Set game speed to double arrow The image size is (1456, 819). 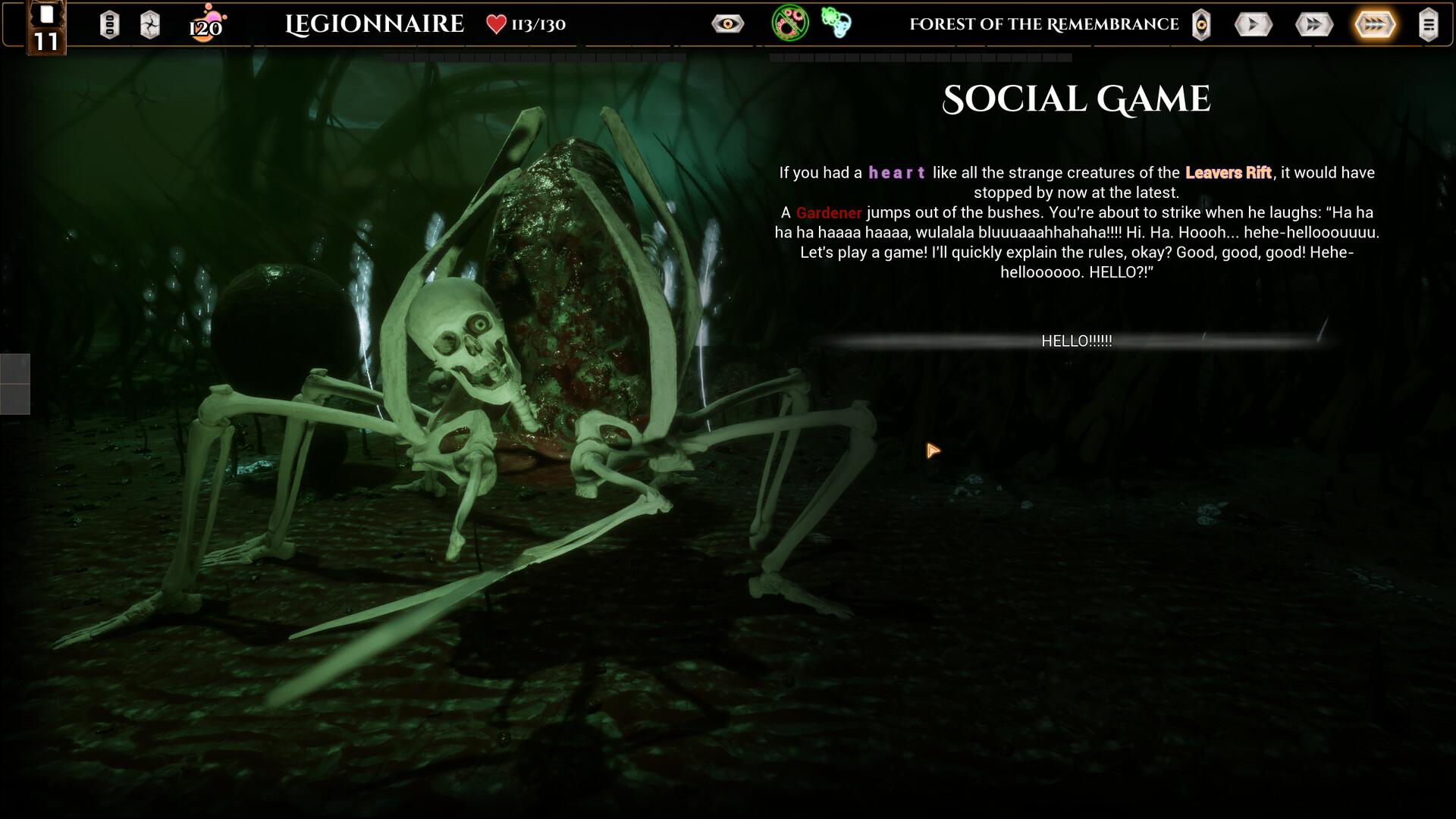(1314, 24)
